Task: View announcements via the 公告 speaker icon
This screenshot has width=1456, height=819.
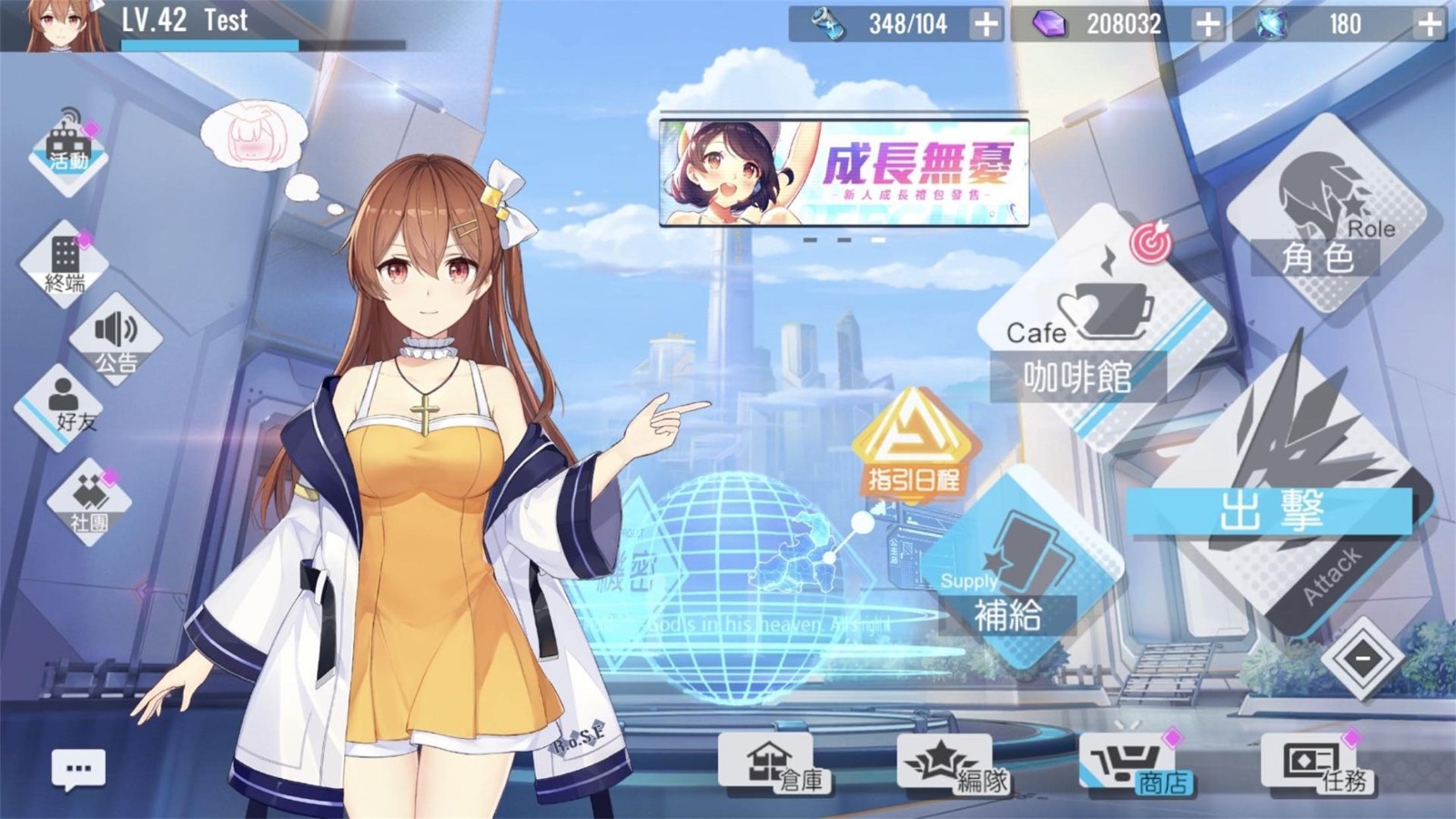Action: [116, 339]
